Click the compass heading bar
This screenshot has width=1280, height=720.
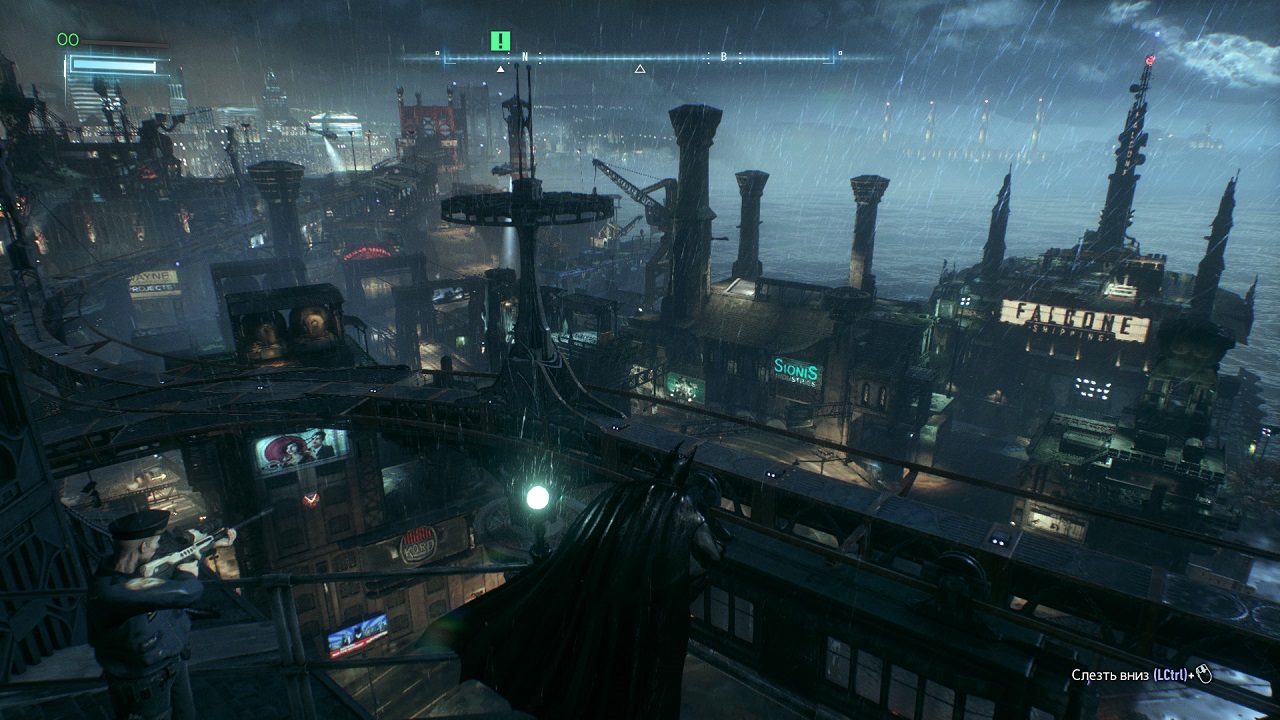point(638,57)
